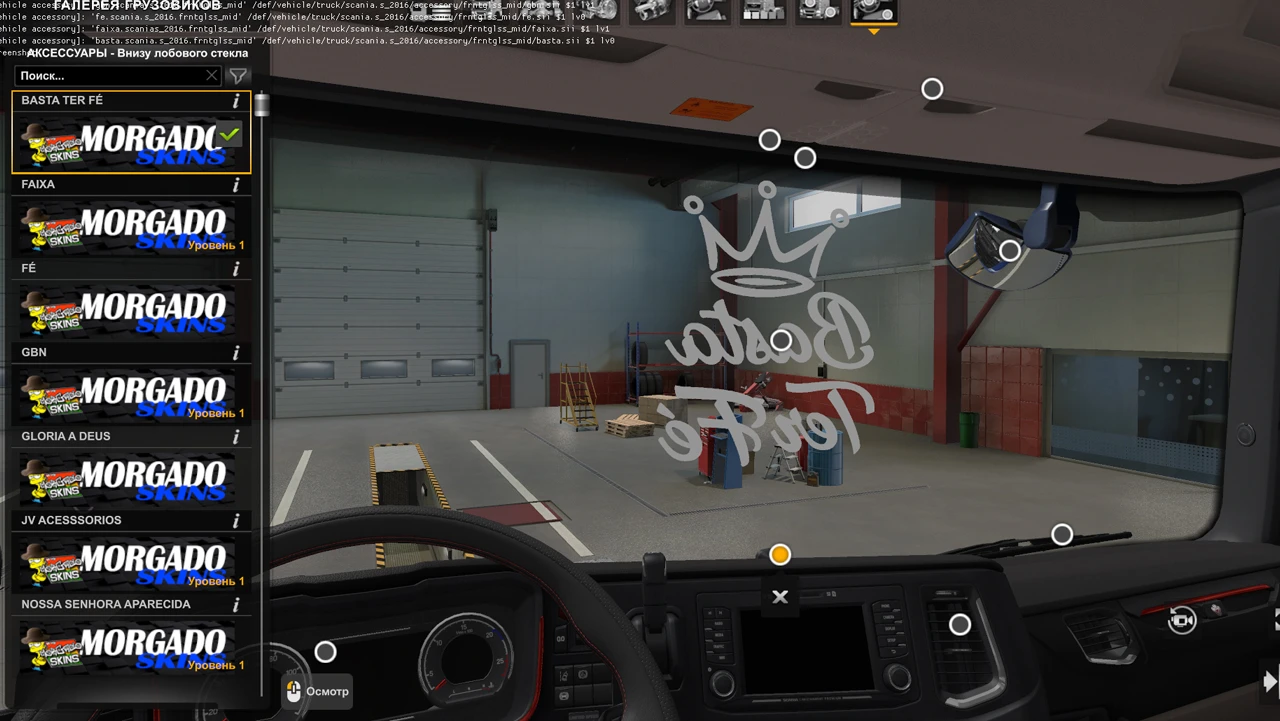
Task: Clear the search box with the X
Action: pyautogui.click(x=211, y=76)
